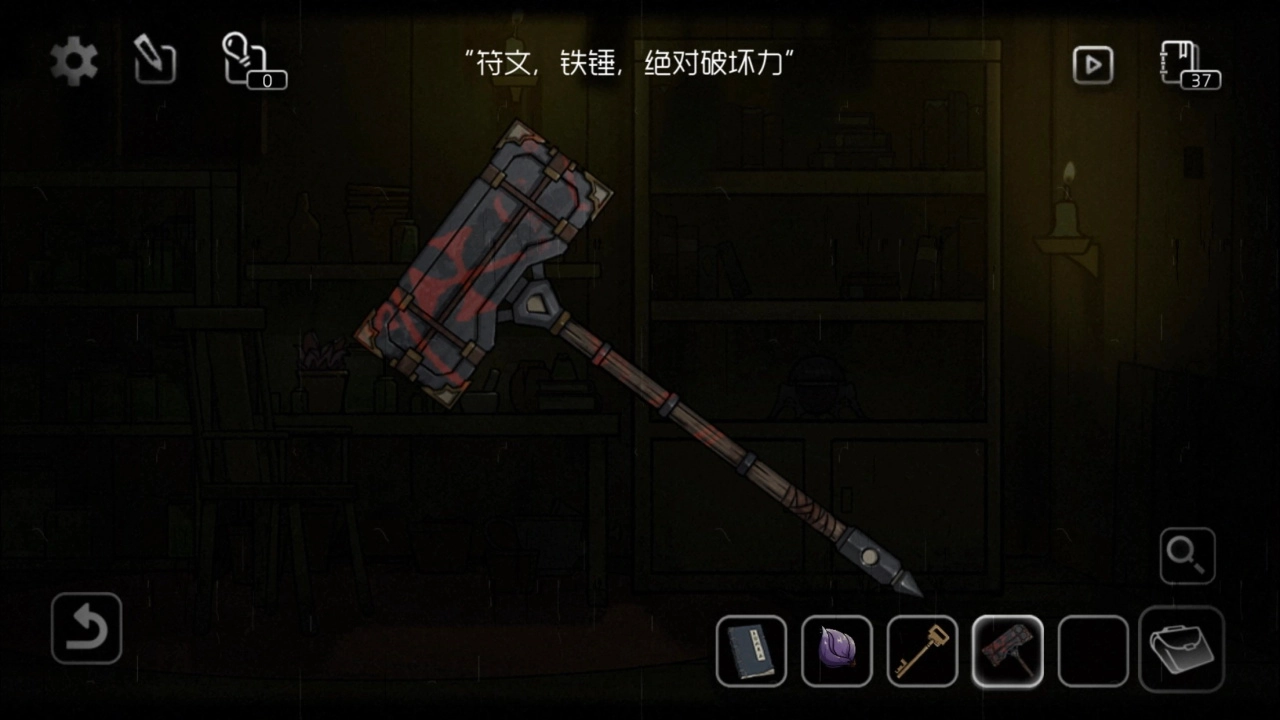Screen dimensions: 1280x720
Task: Click the video play button
Action: tap(1093, 65)
